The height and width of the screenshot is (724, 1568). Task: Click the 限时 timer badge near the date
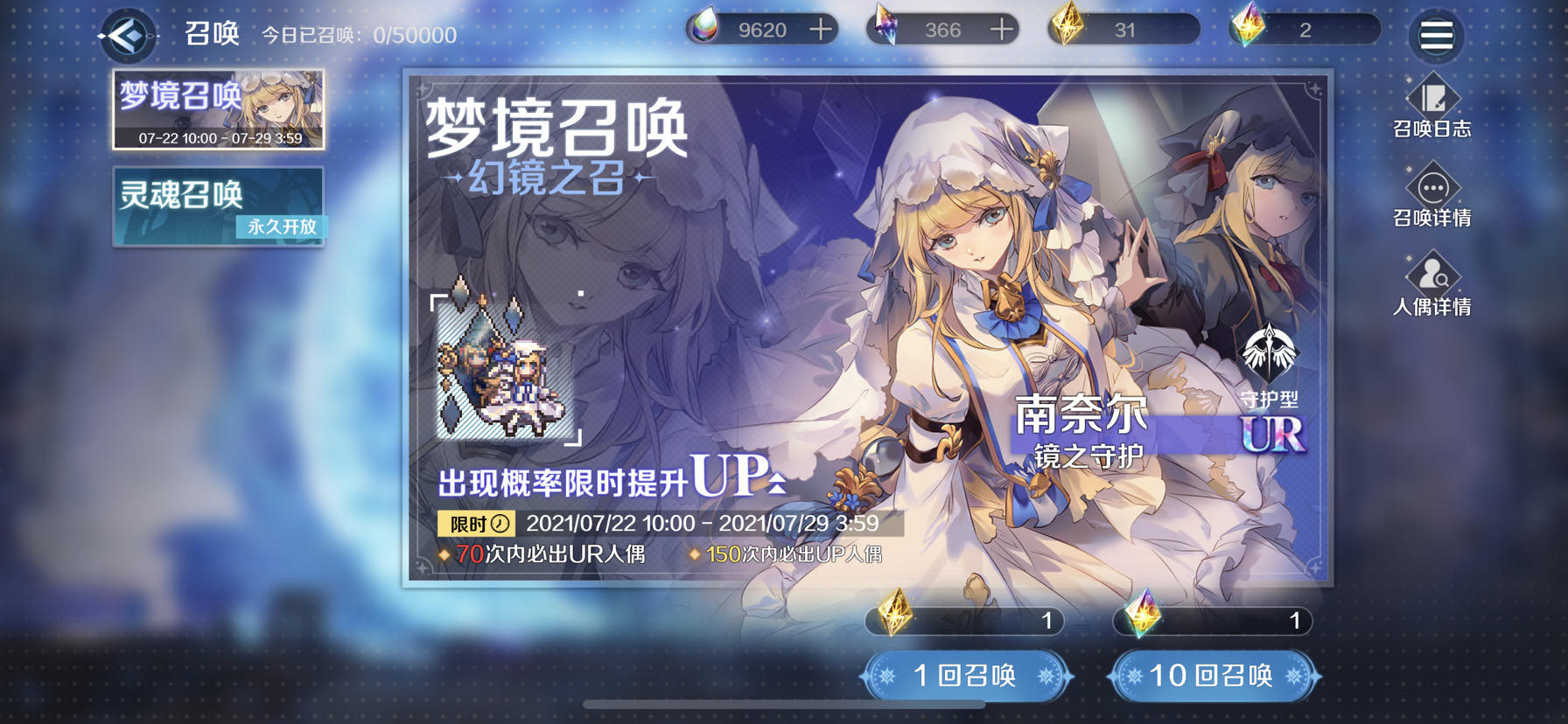click(477, 526)
